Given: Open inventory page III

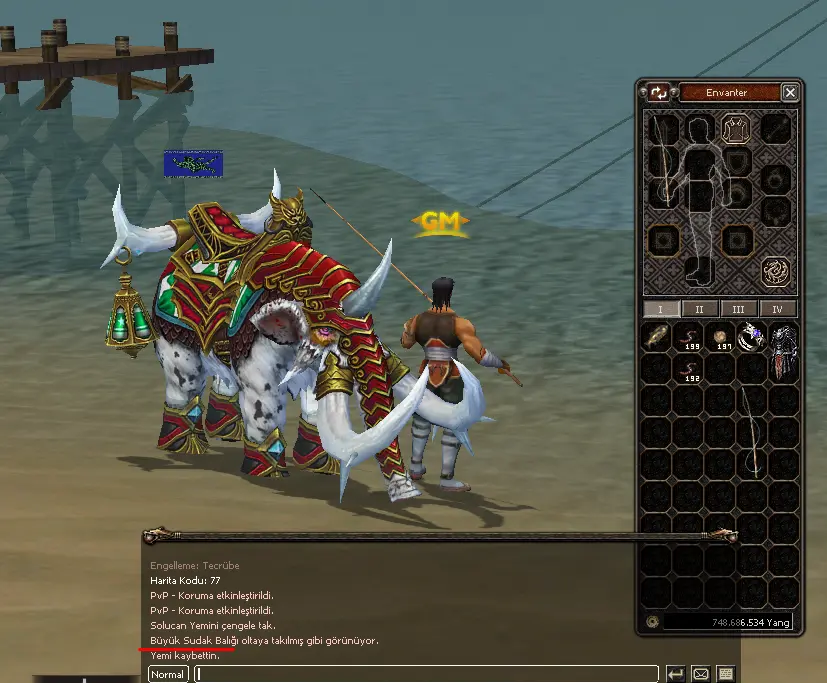Looking at the screenshot, I should point(738,310).
